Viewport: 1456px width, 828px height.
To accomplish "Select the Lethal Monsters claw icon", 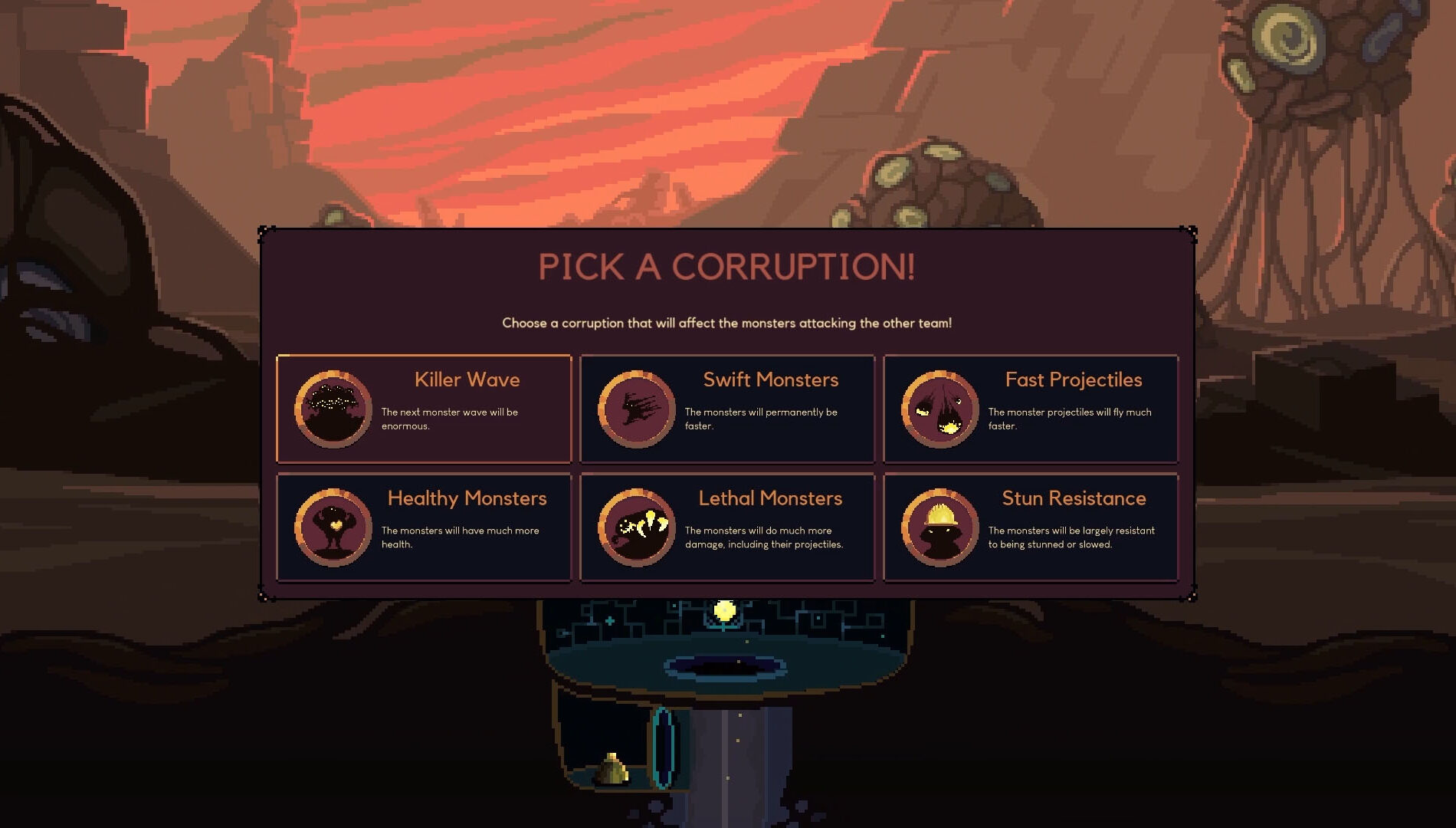I will point(638,527).
